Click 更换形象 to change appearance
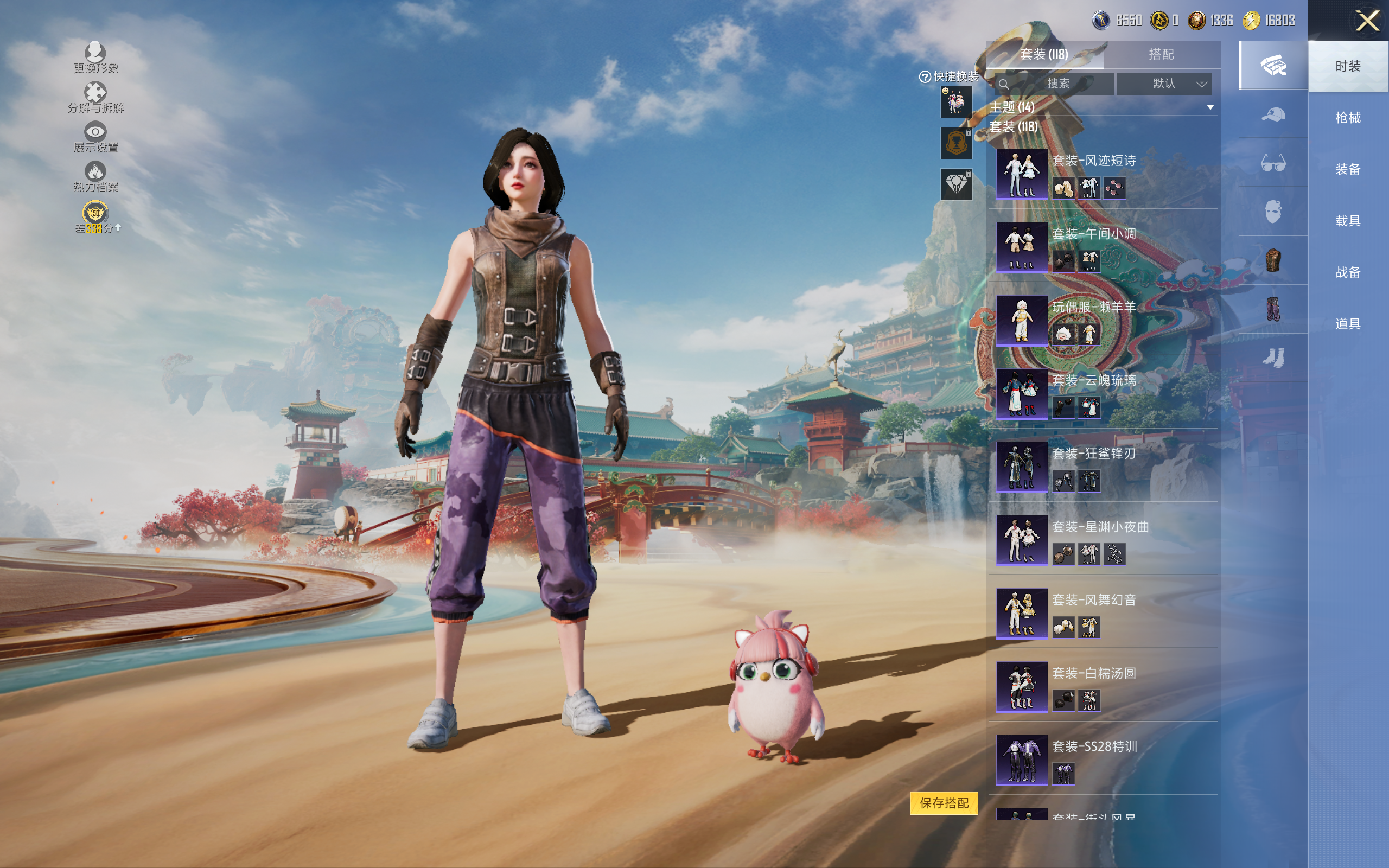The image size is (1389, 868). click(95, 58)
